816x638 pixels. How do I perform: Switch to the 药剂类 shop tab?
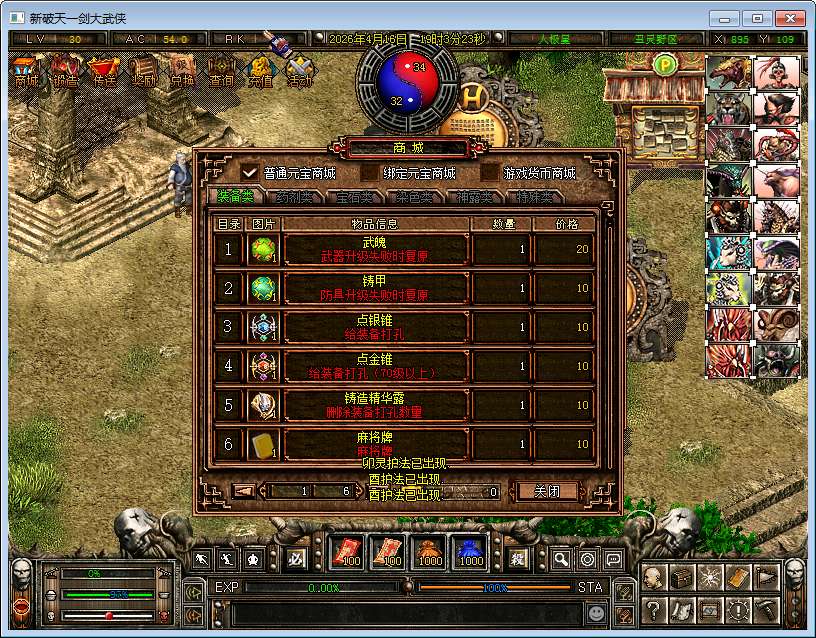pyautogui.click(x=294, y=197)
